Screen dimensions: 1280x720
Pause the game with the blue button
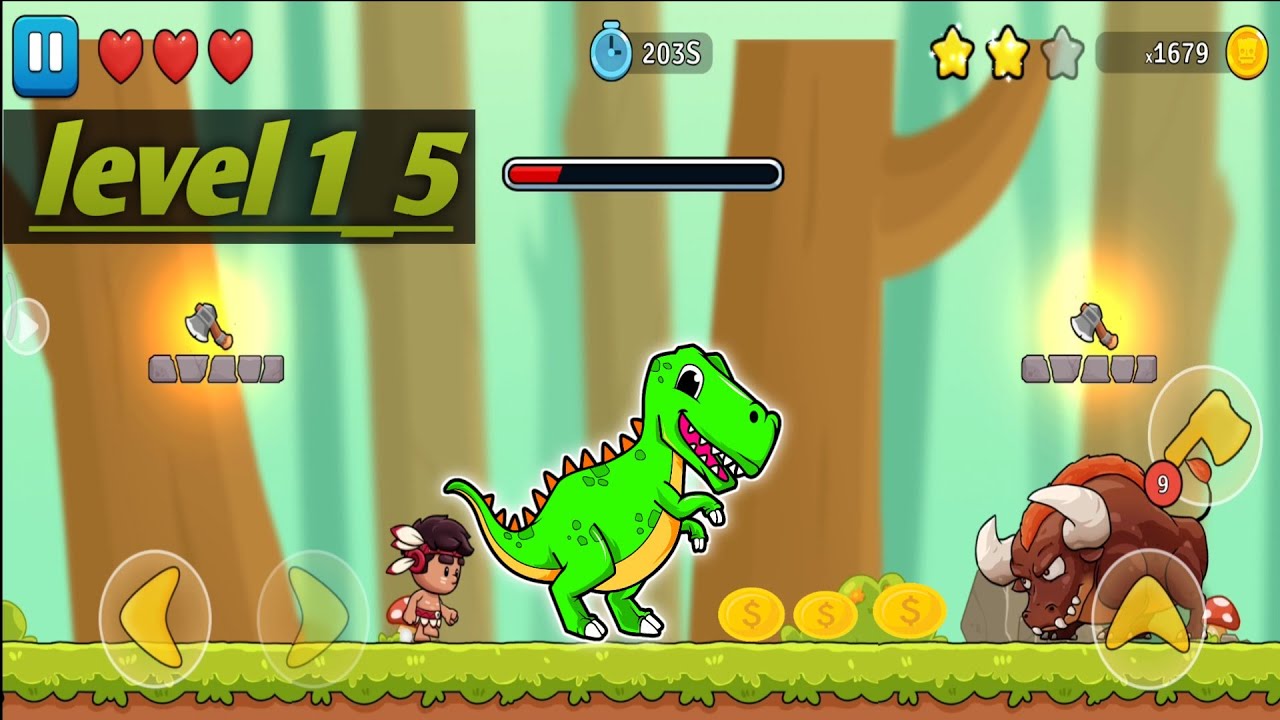(45, 55)
